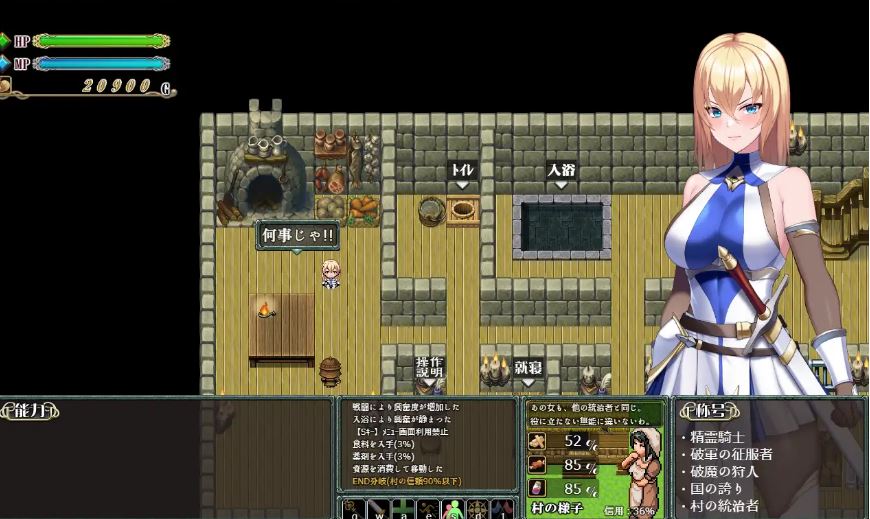
Task: Click the running figure hotbar icon
Action: tap(429, 509)
